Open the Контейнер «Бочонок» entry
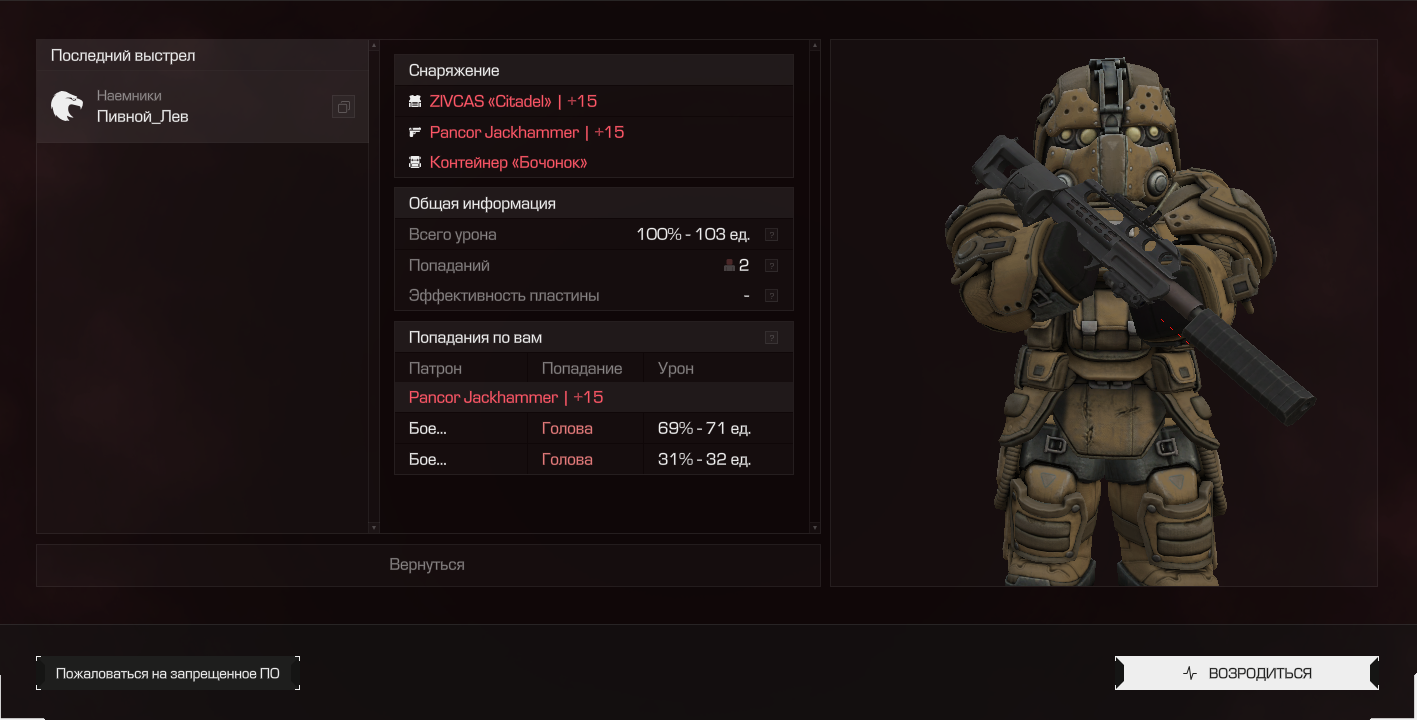This screenshot has height=720, width=1417. pos(508,162)
